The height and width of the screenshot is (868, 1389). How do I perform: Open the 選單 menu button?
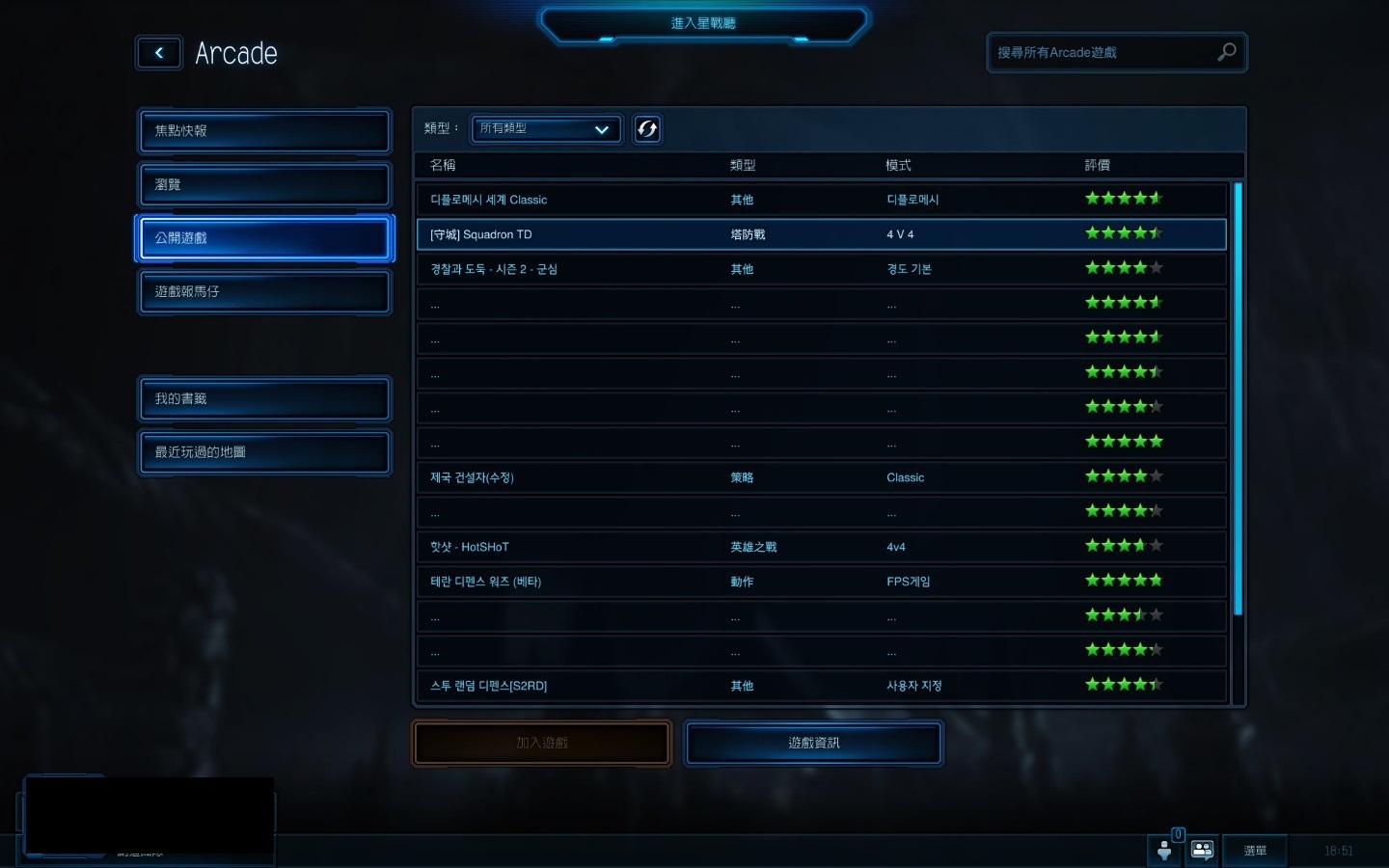(1254, 851)
